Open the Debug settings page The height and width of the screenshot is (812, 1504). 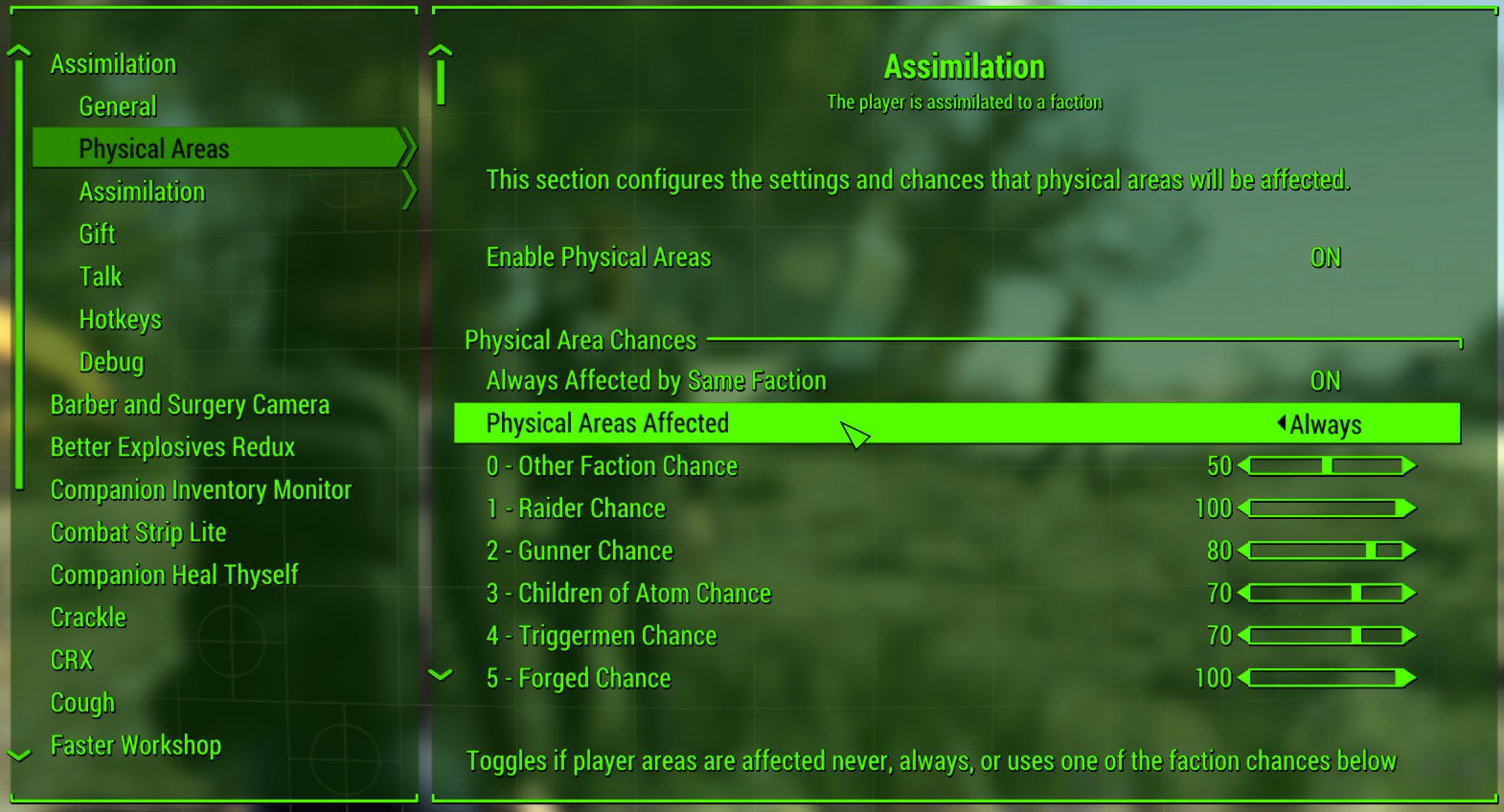tap(111, 362)
